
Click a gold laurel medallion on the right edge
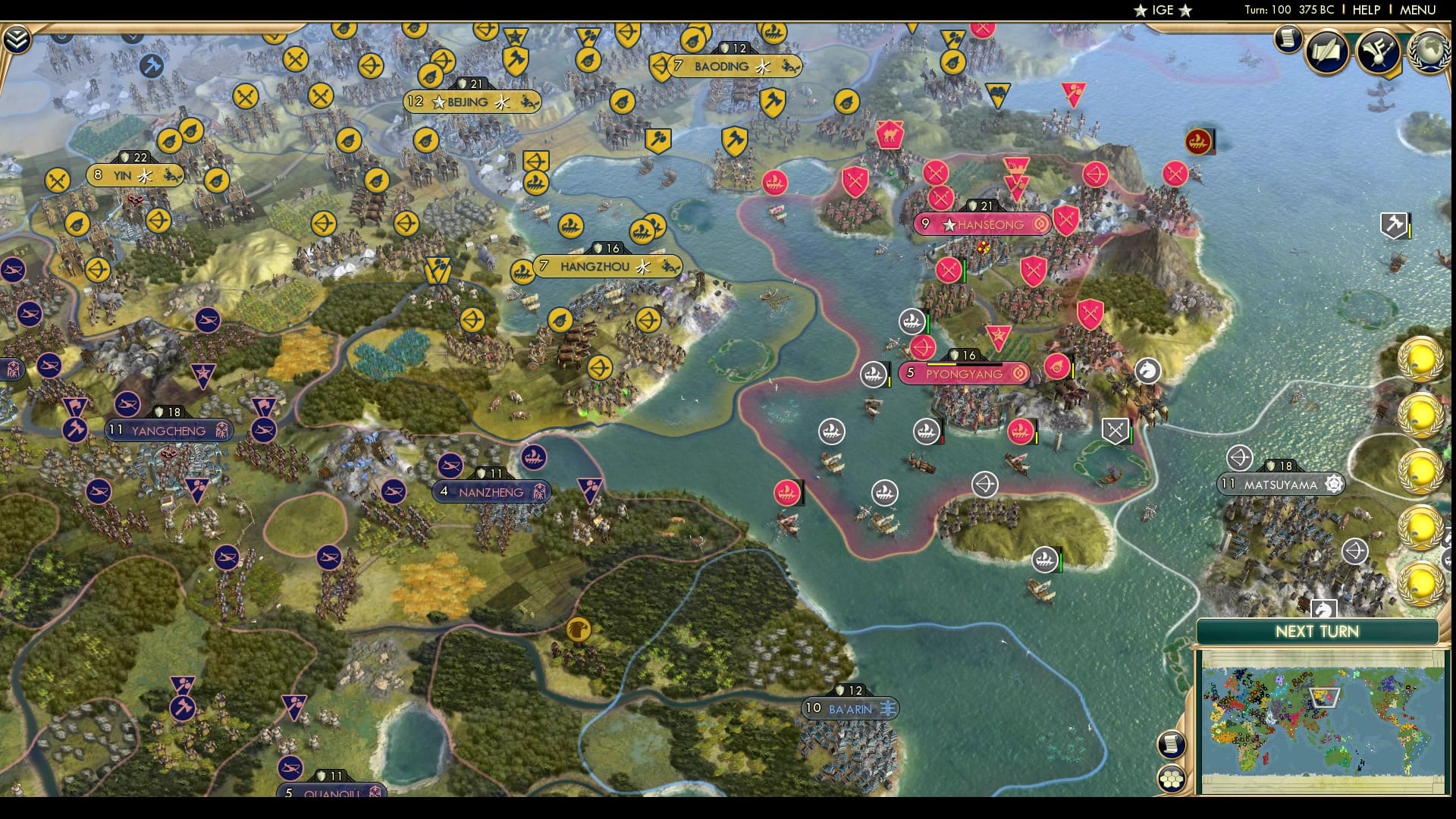tap(1422, 356)
